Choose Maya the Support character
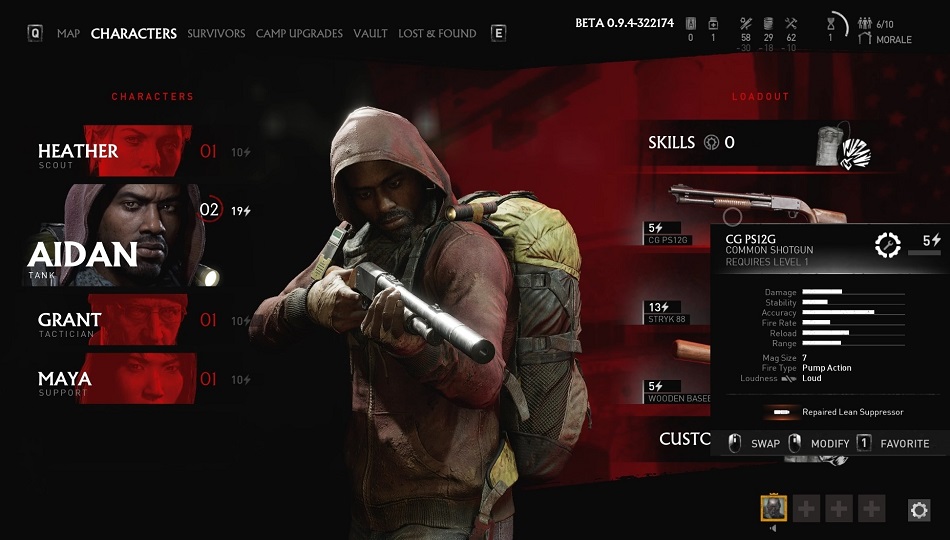 (120, 380)
